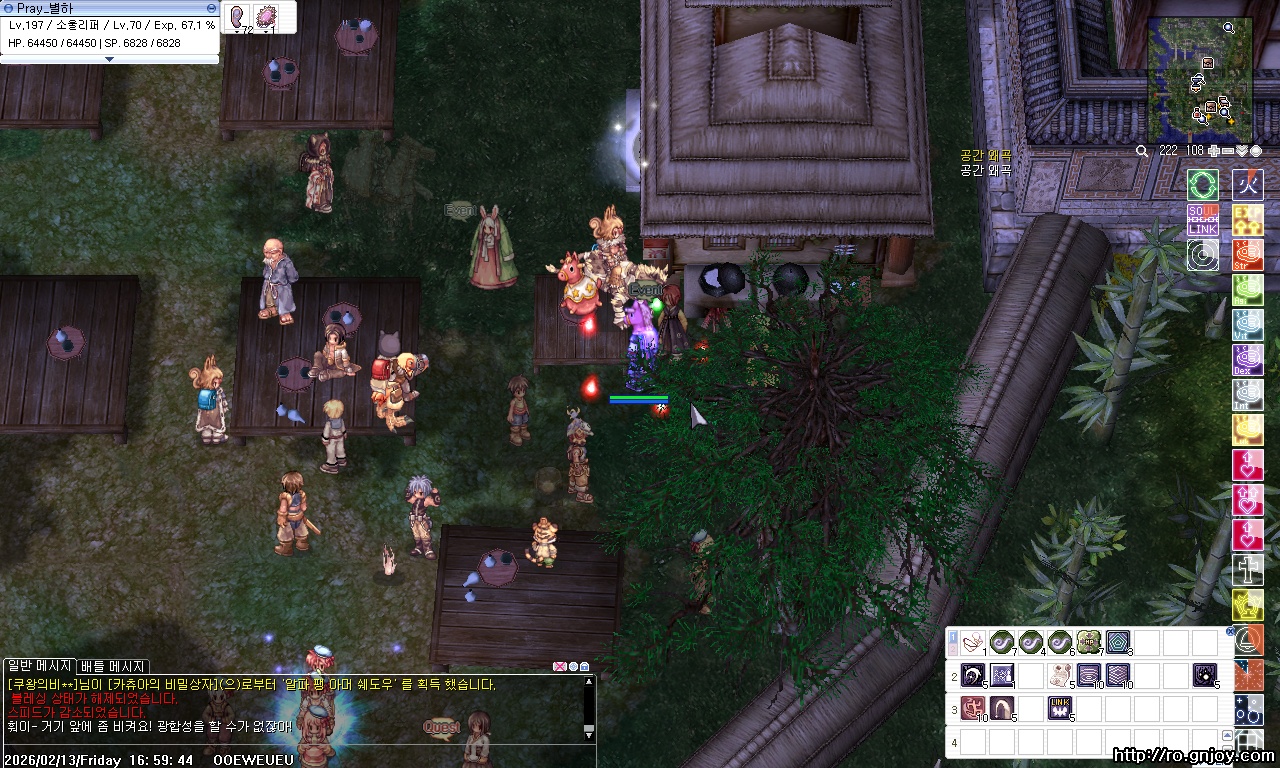This screenshot has width=1280, height=768.
Task: Activate the pentagon skill in hotbar row 1
Action: pos(1118,642)
